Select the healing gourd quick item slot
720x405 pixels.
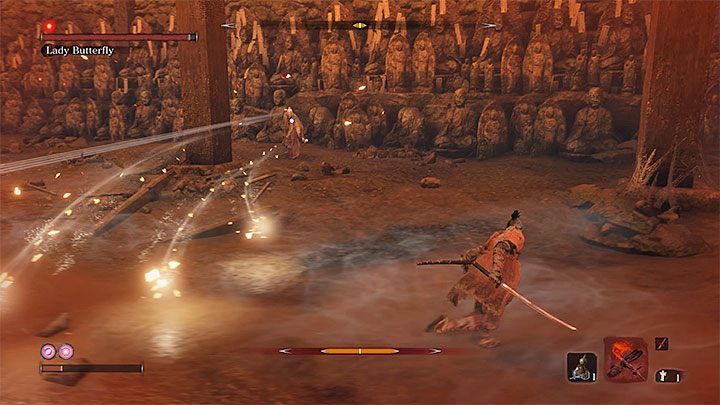581,367
